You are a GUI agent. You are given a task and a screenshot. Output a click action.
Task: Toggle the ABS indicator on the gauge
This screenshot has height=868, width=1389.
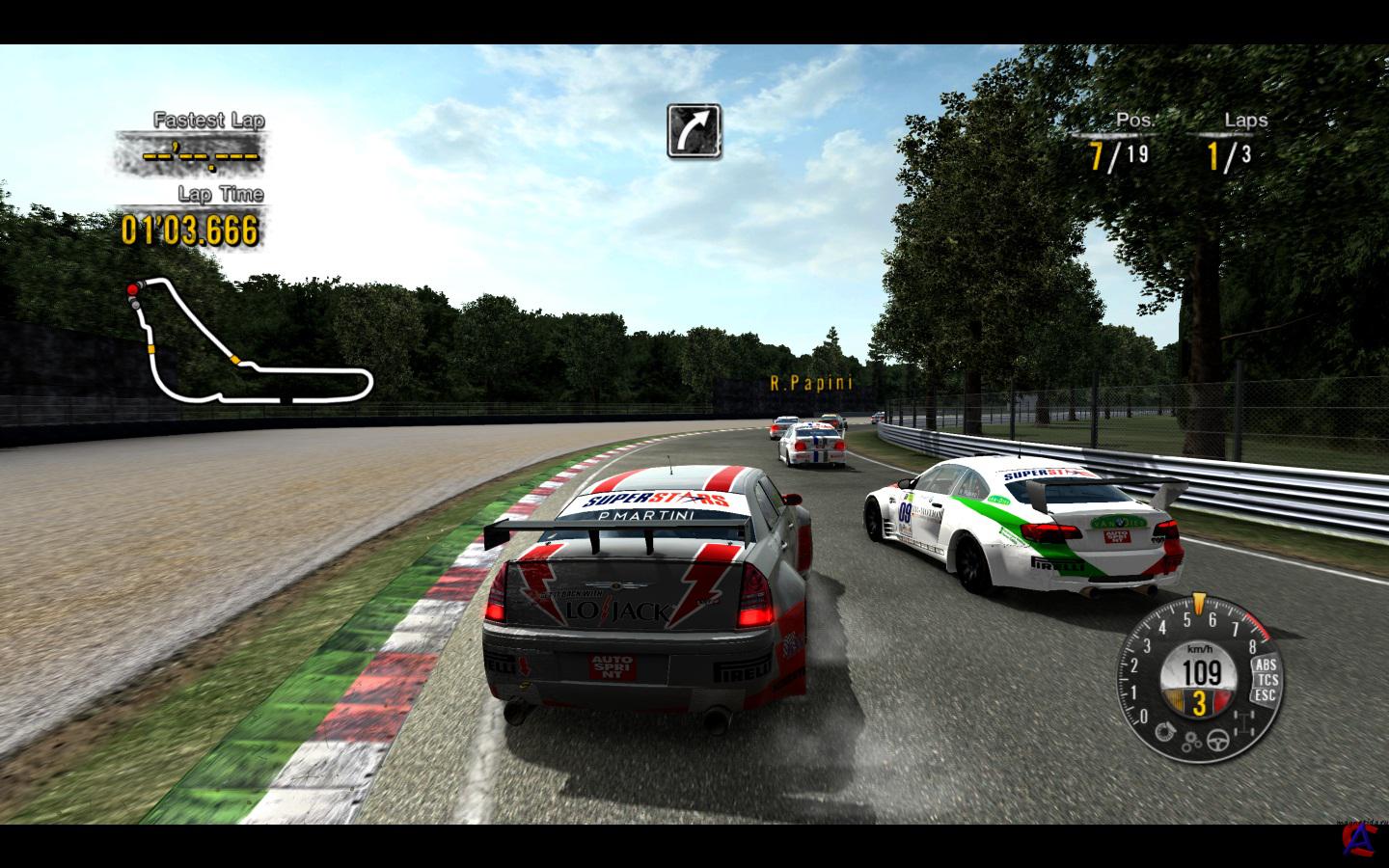1265,665
